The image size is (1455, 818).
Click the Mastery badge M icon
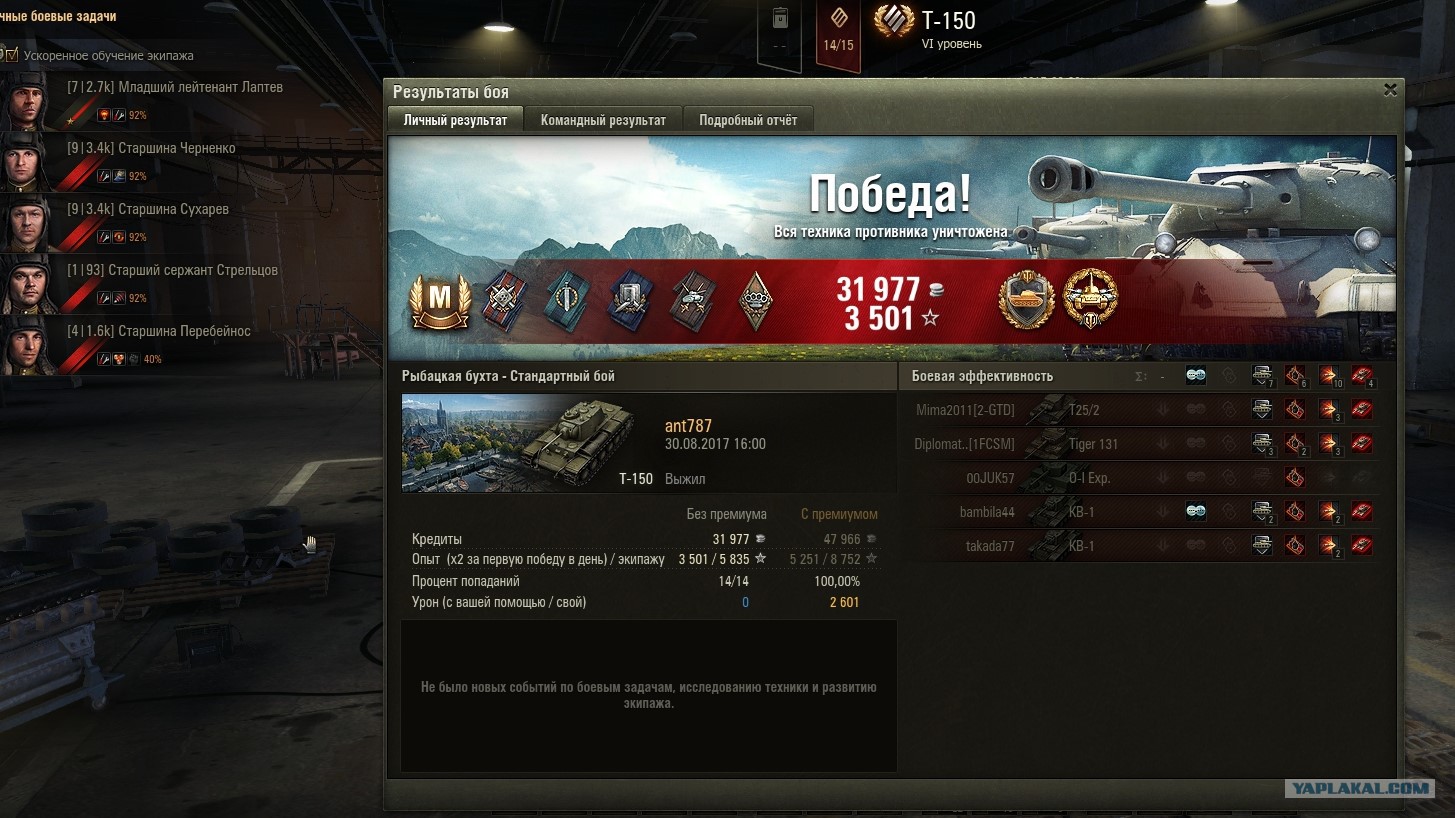coord(439,302)
